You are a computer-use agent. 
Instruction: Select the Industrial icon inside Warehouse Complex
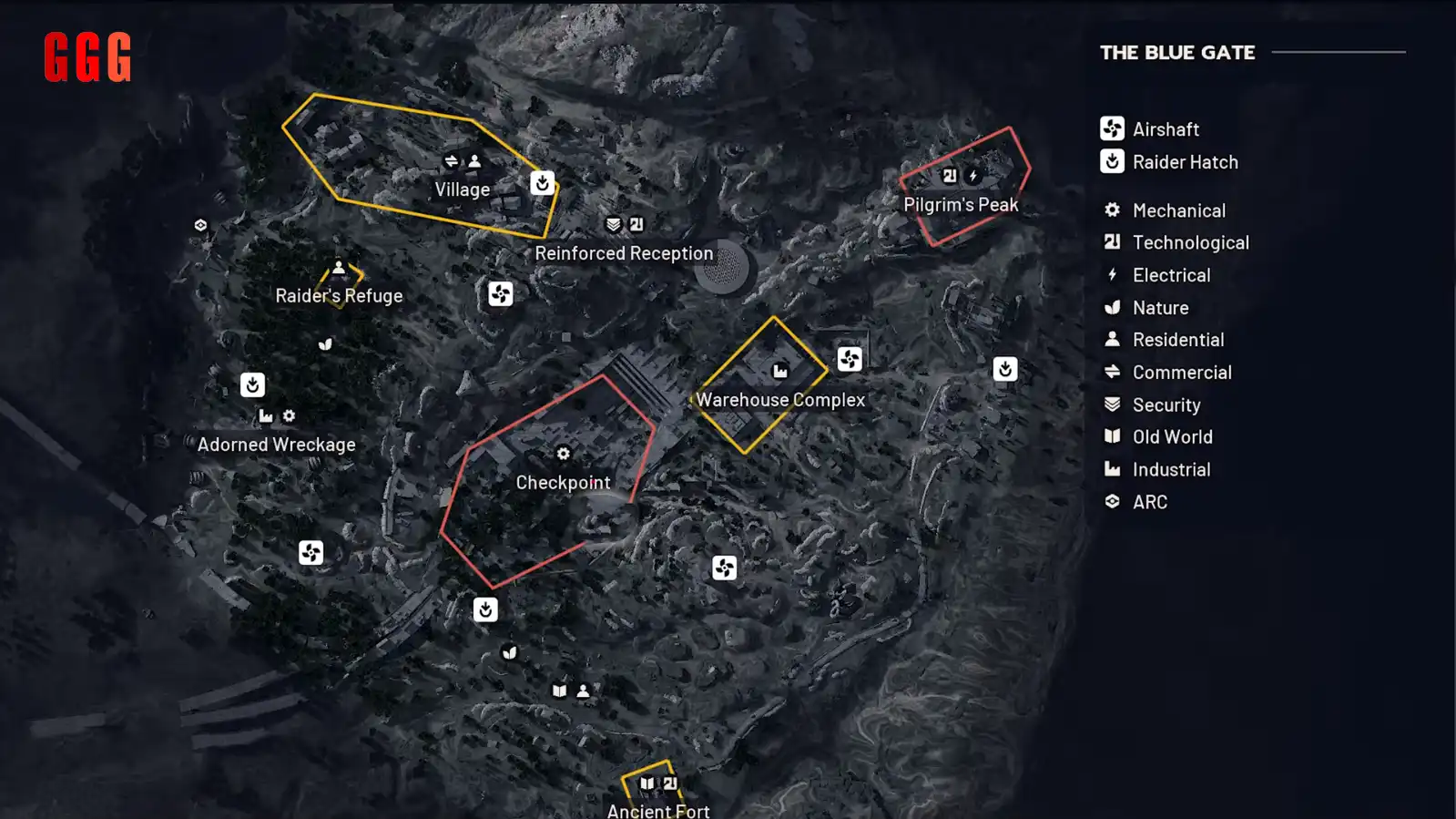click(781, 369)
